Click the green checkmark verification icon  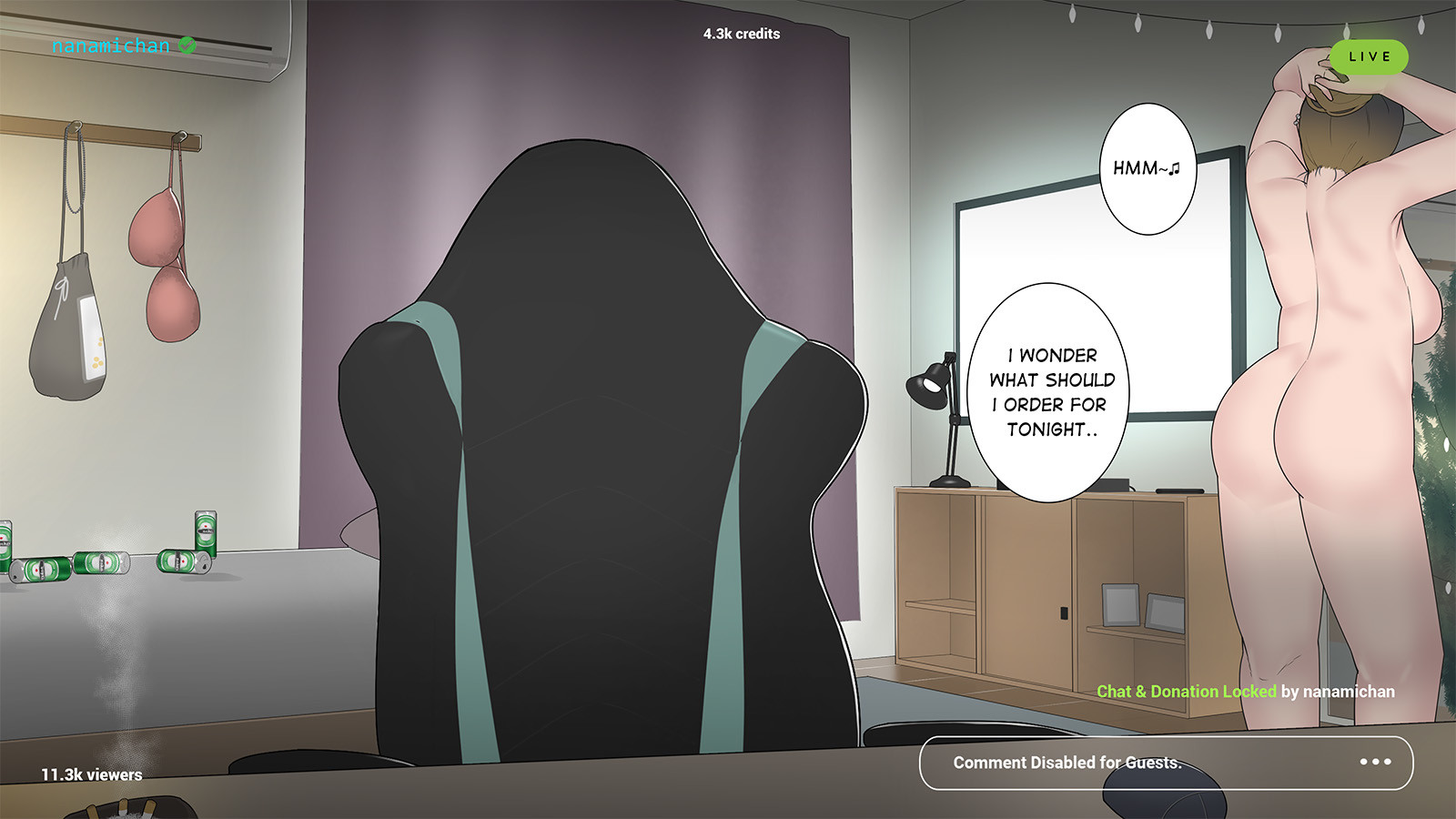(188, 44)
